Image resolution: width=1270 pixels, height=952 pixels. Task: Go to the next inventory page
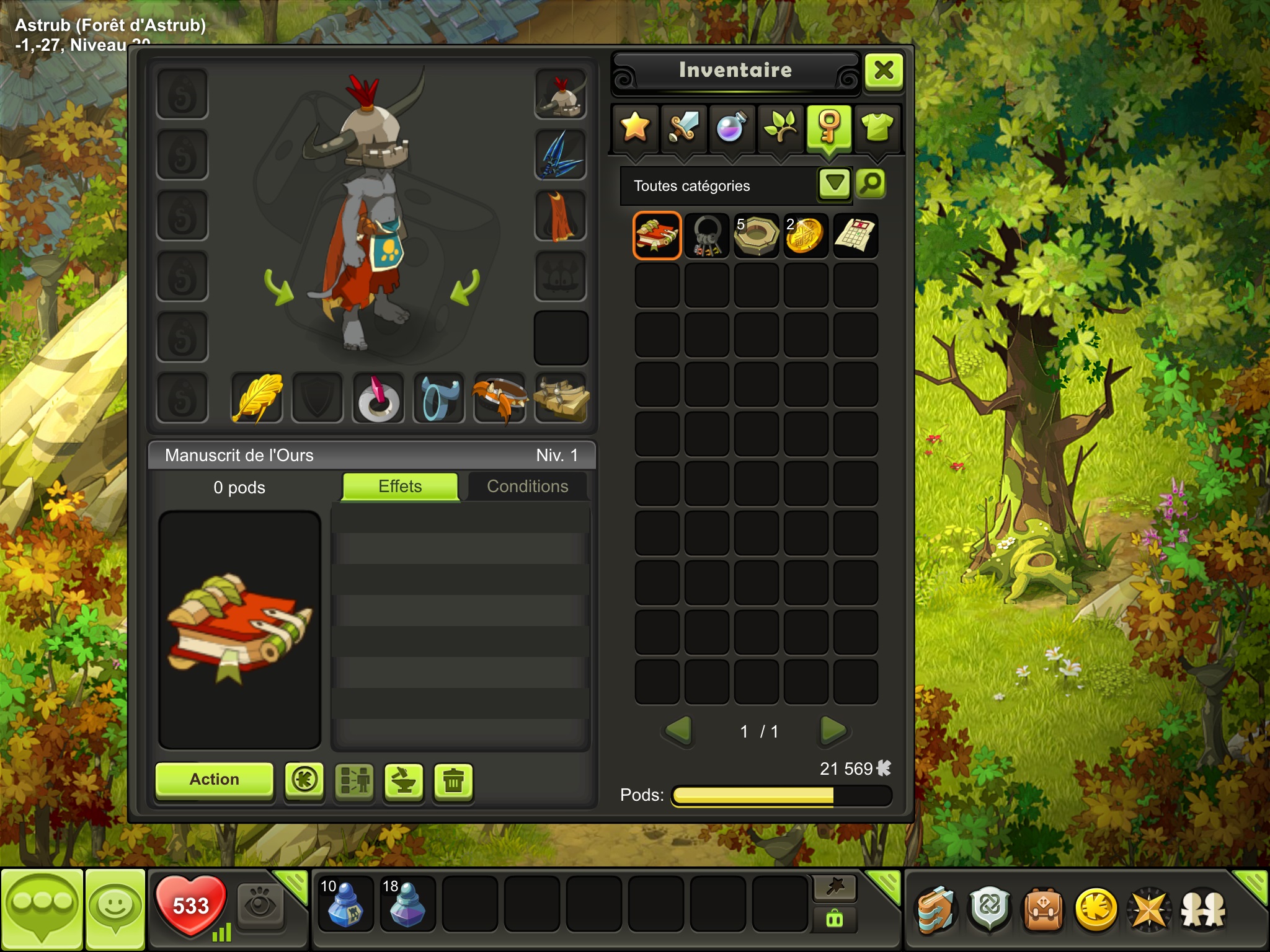[x=833, y=731]
